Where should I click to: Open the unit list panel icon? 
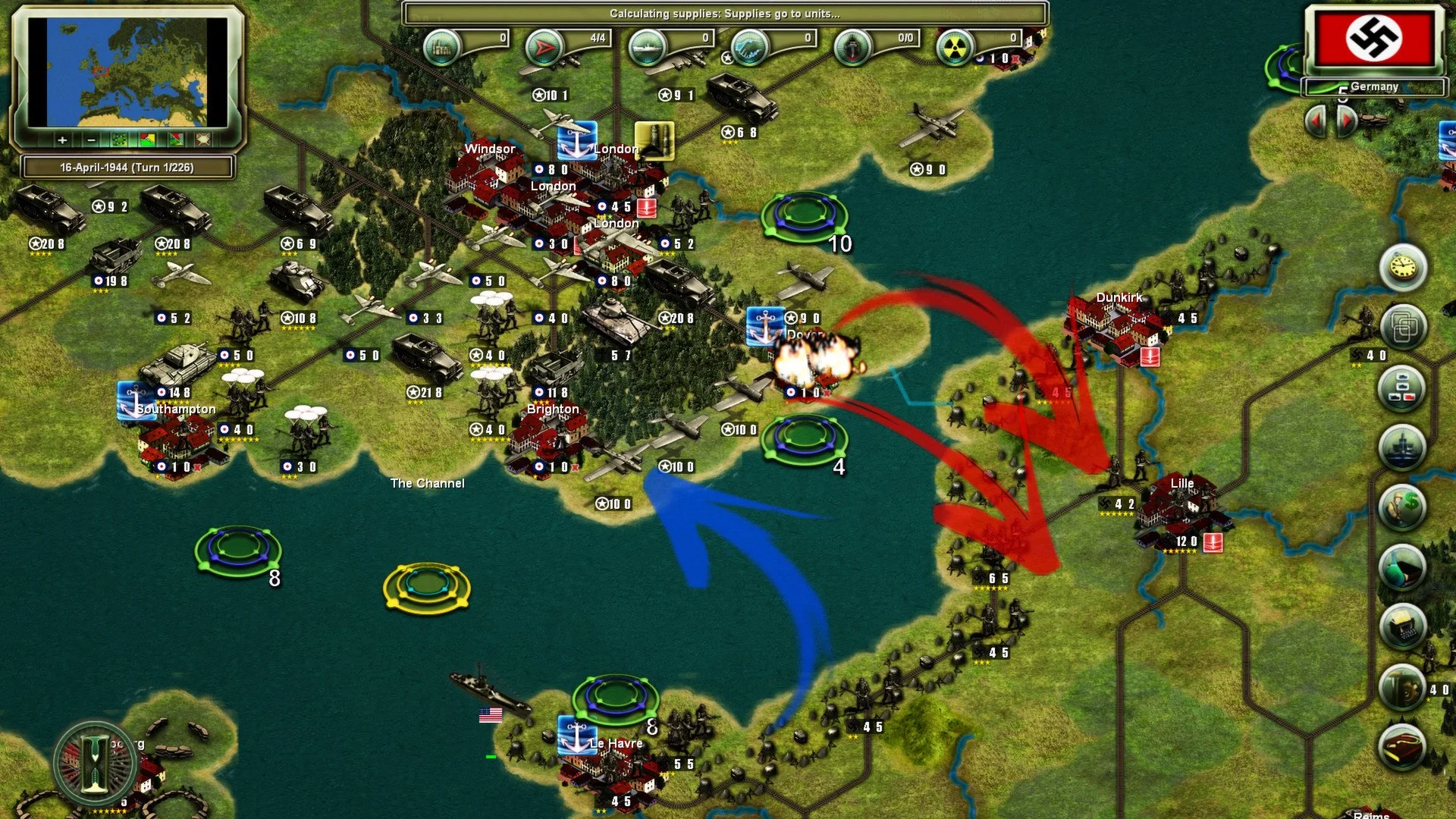(x=1401, y=387)
